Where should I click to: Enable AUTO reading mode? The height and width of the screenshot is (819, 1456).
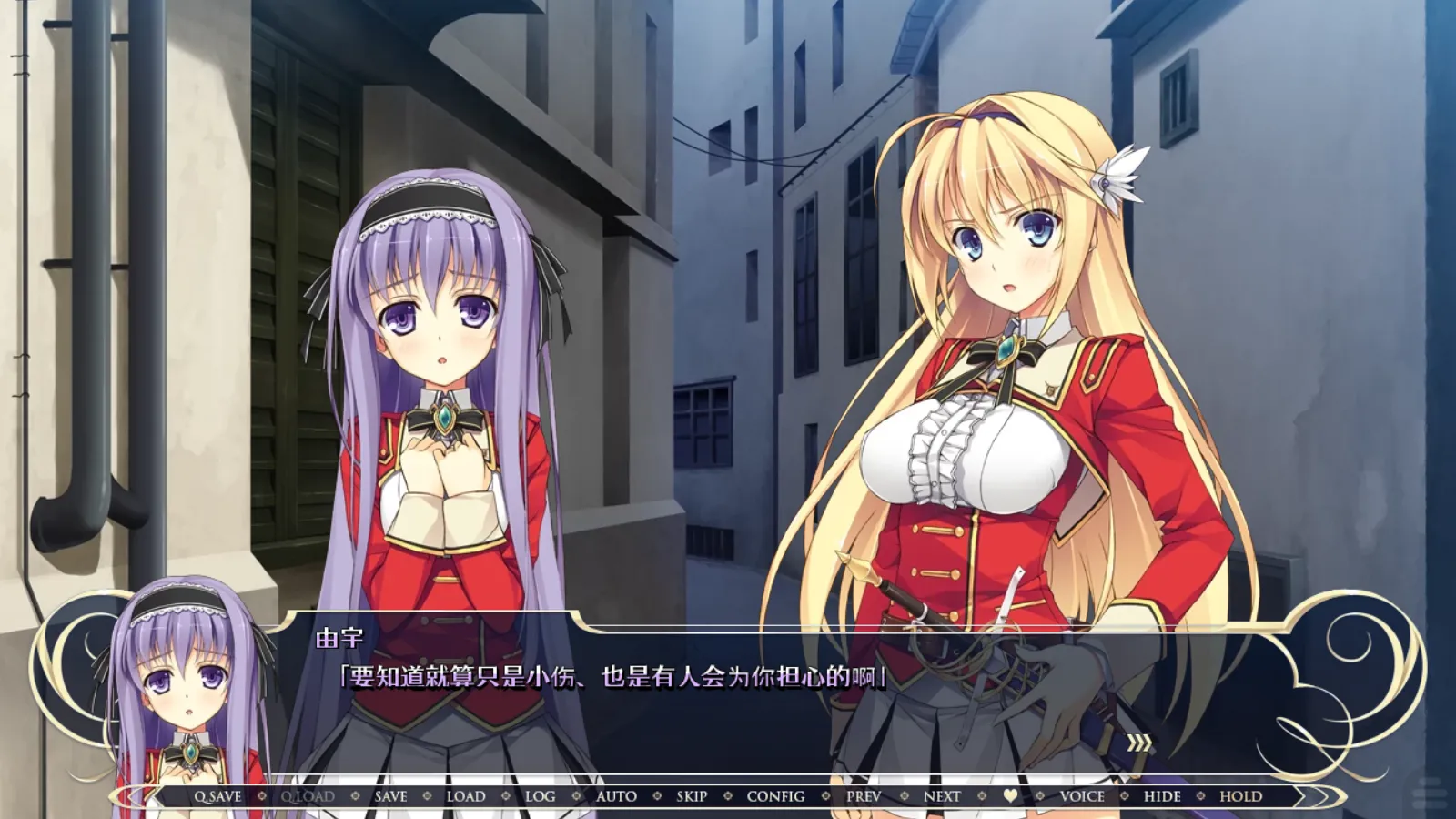coord(614,795)
